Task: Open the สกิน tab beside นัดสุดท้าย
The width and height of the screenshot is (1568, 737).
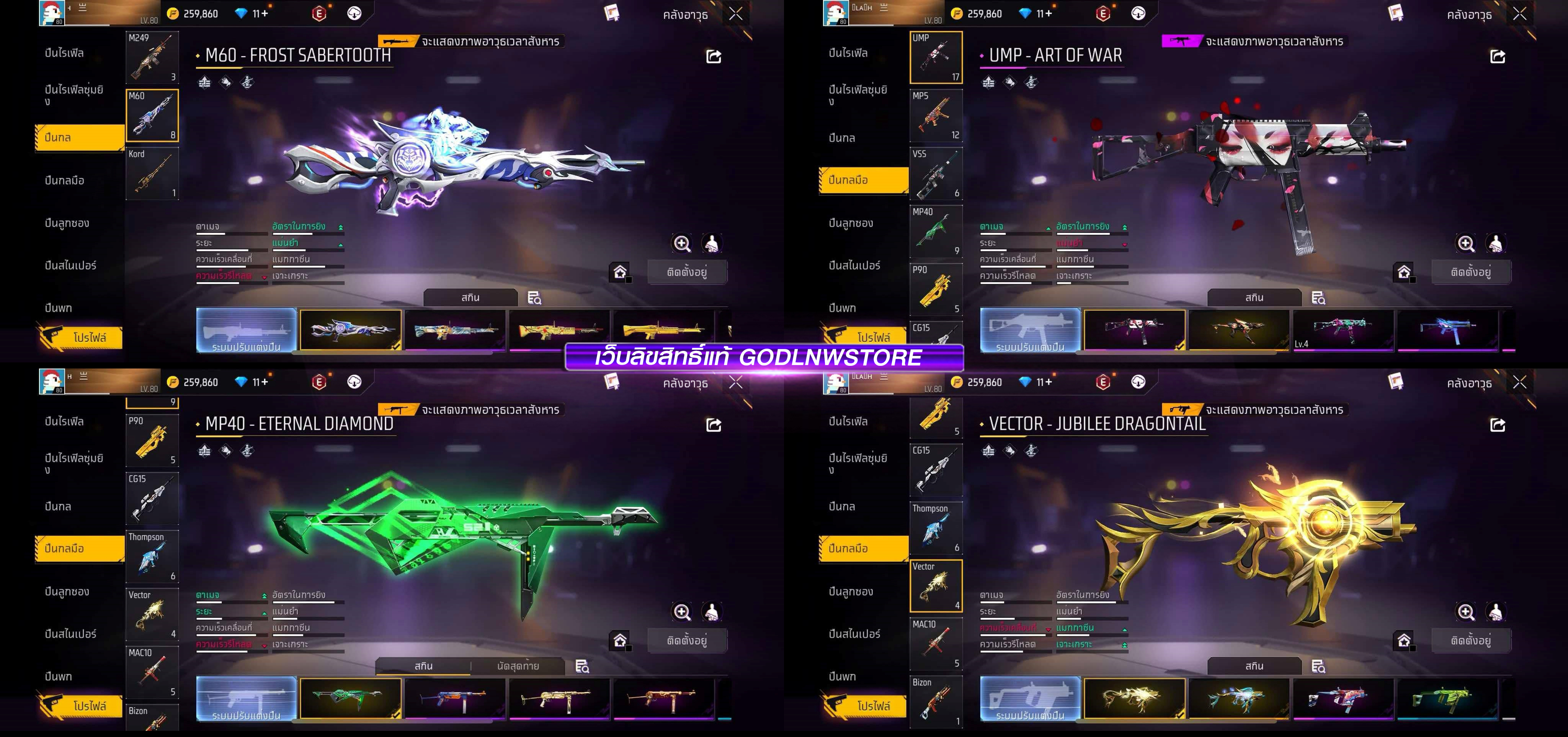Action: [424, 667]
